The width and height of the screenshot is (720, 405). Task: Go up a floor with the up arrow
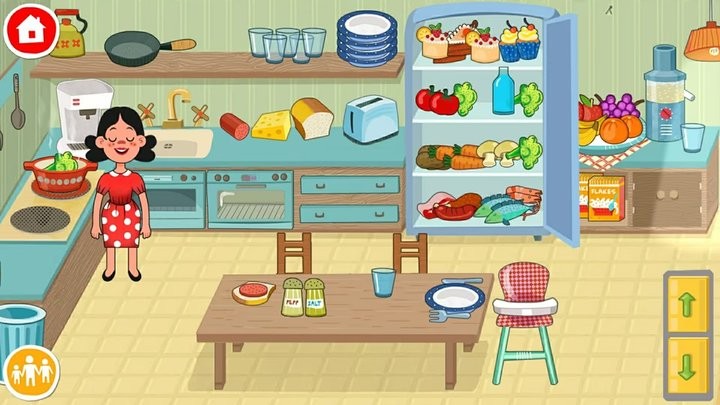[687, 305]
